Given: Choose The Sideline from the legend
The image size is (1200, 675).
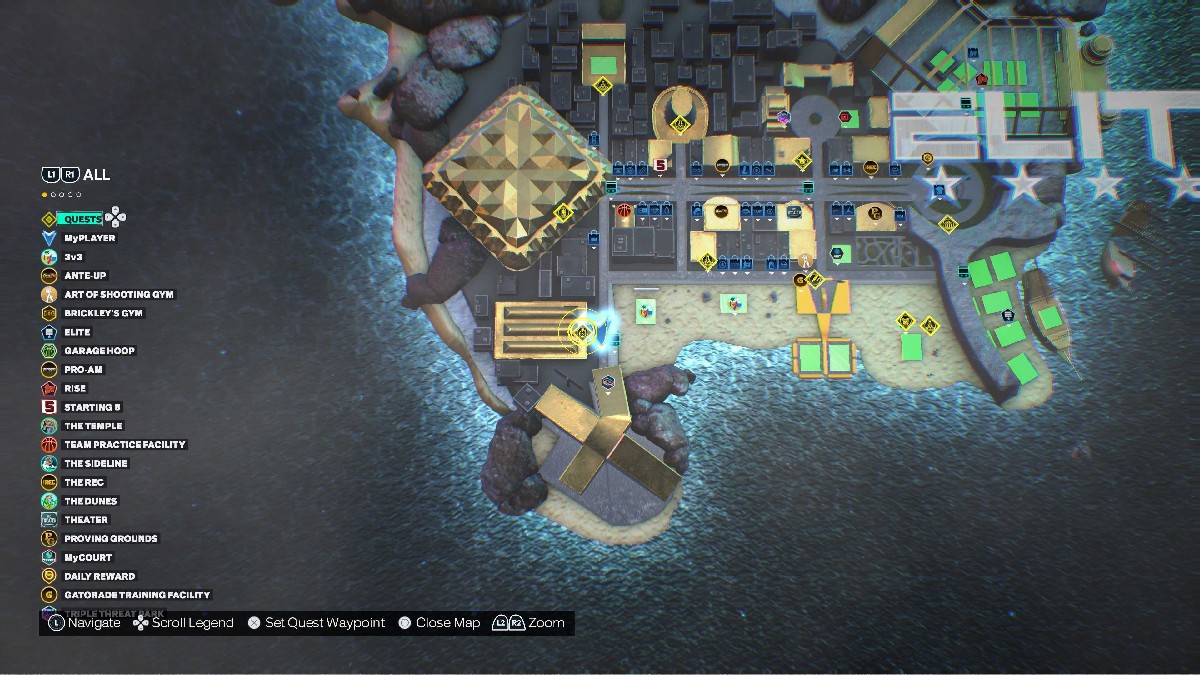Looking at the screenshot, I should tap(96, 463).
